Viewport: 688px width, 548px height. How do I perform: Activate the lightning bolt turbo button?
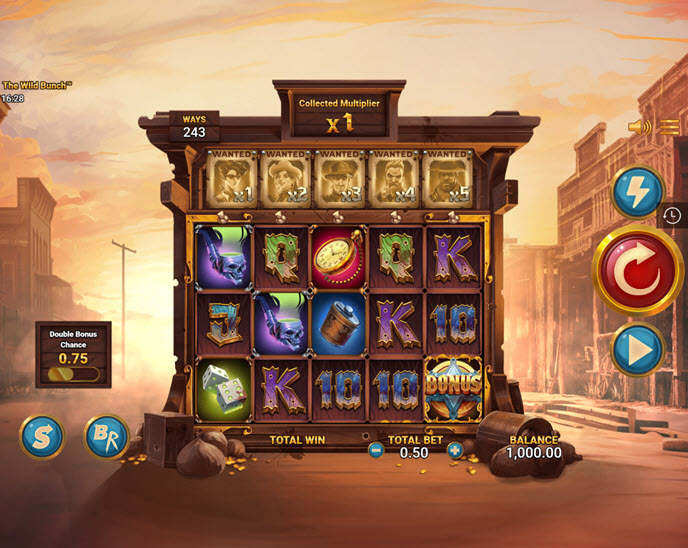pos(637,192)
